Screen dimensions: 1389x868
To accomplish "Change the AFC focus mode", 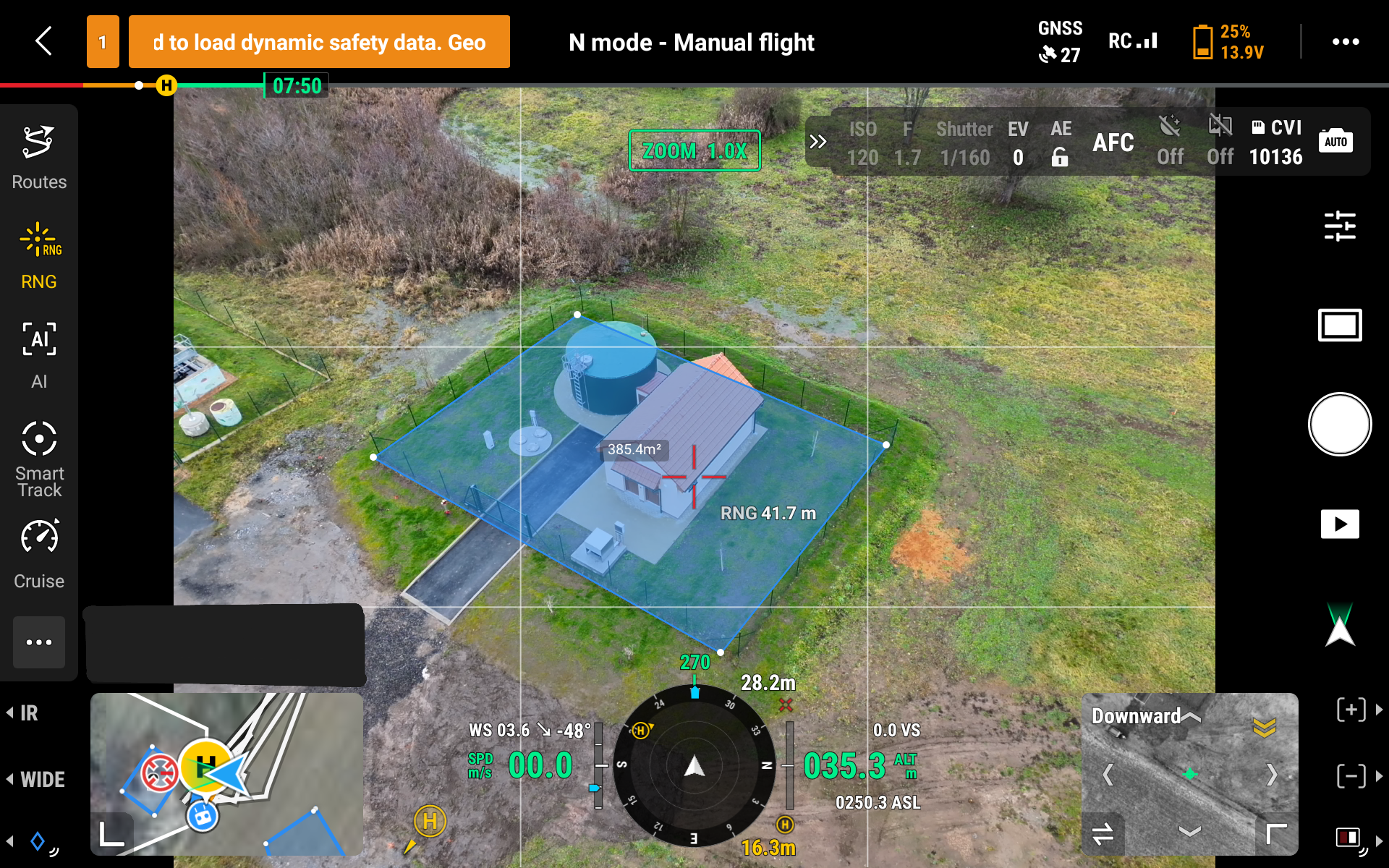I will (x=1113, y=142).
